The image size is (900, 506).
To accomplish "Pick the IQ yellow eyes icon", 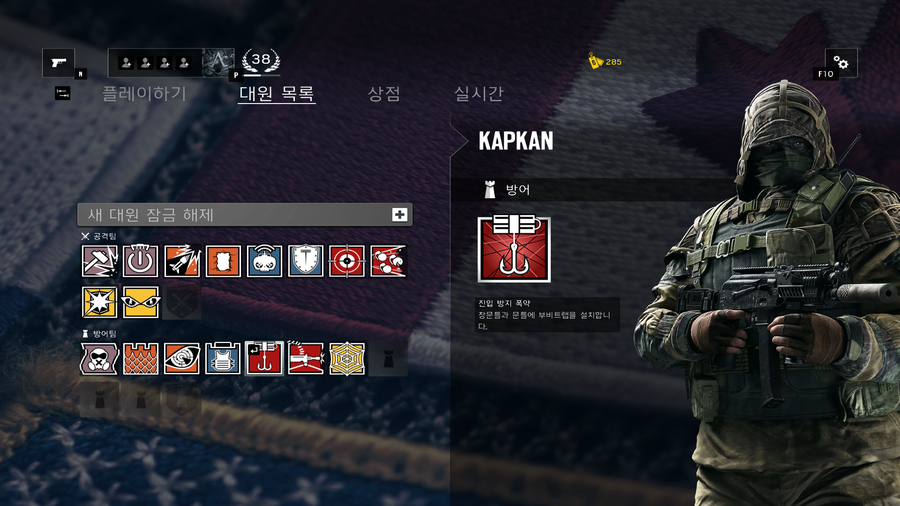I will pyautogui.click(x=141, y=302).
